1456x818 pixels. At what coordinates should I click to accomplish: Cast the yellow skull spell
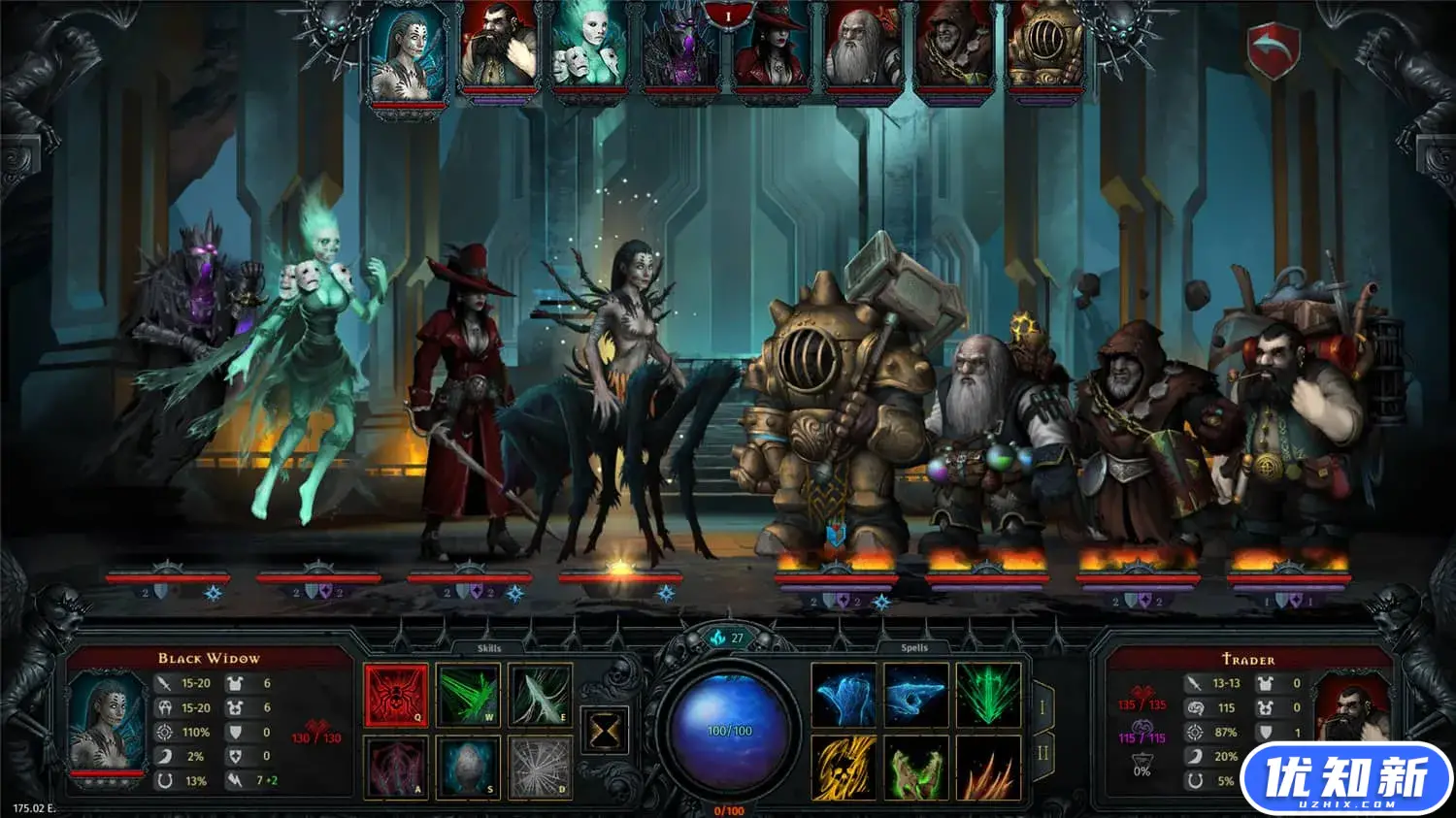pos(844,768)
